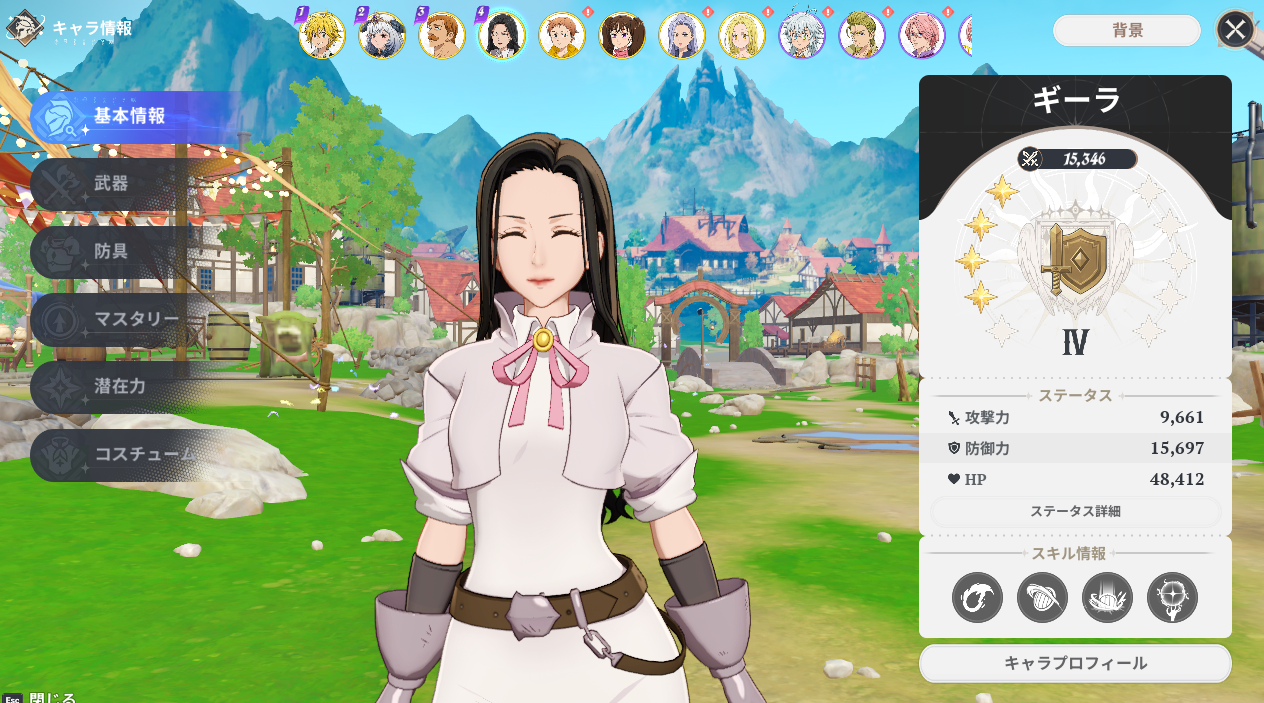View the キャラプロフィール (Character Profile)
The image size is (1264, 703).
[1075, 663]
